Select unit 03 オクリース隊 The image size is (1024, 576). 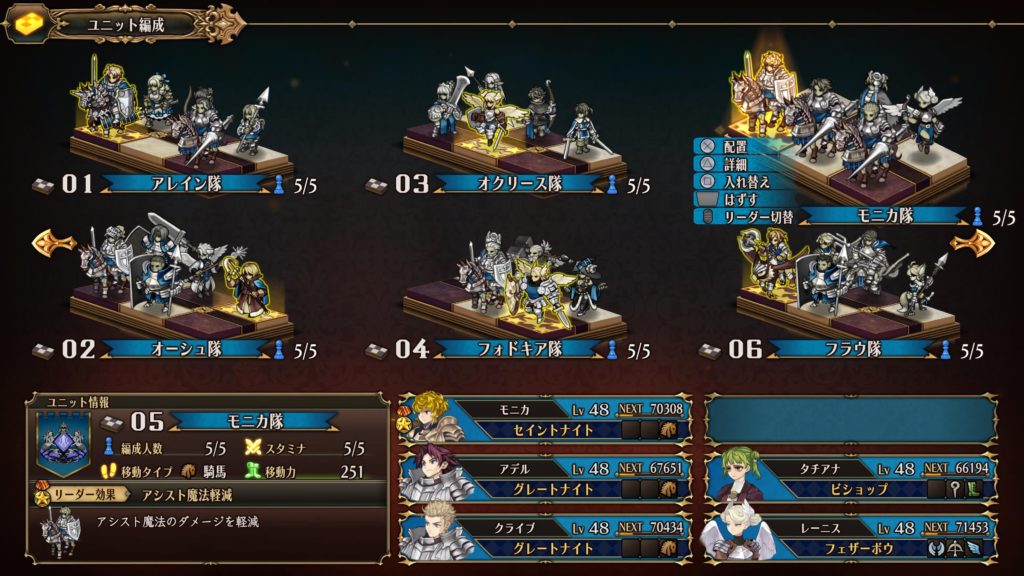click(508, 184)
